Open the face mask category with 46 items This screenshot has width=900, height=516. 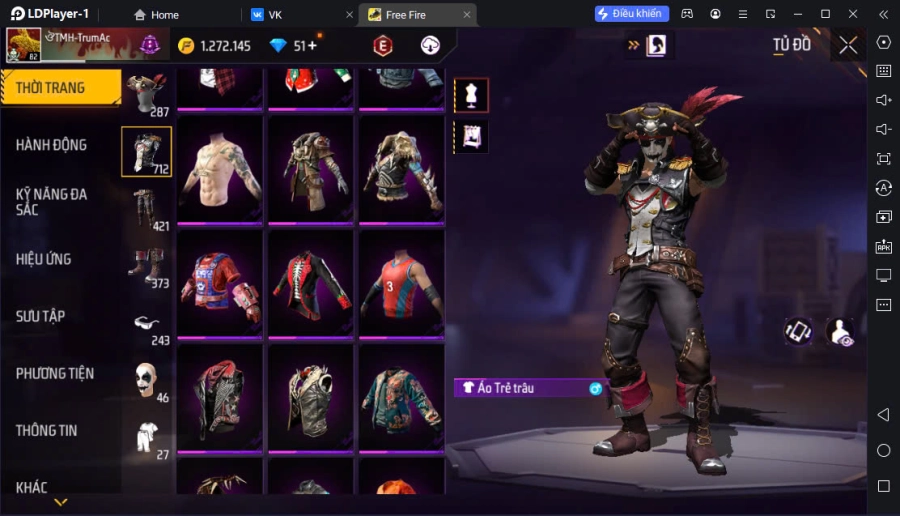click(146, 380)
